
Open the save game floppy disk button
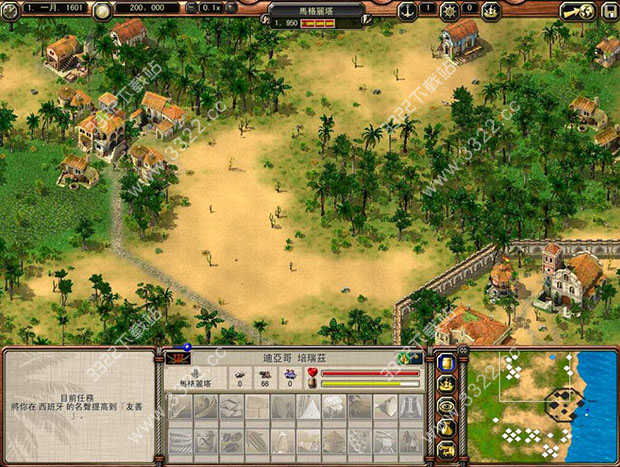[609, 10]
